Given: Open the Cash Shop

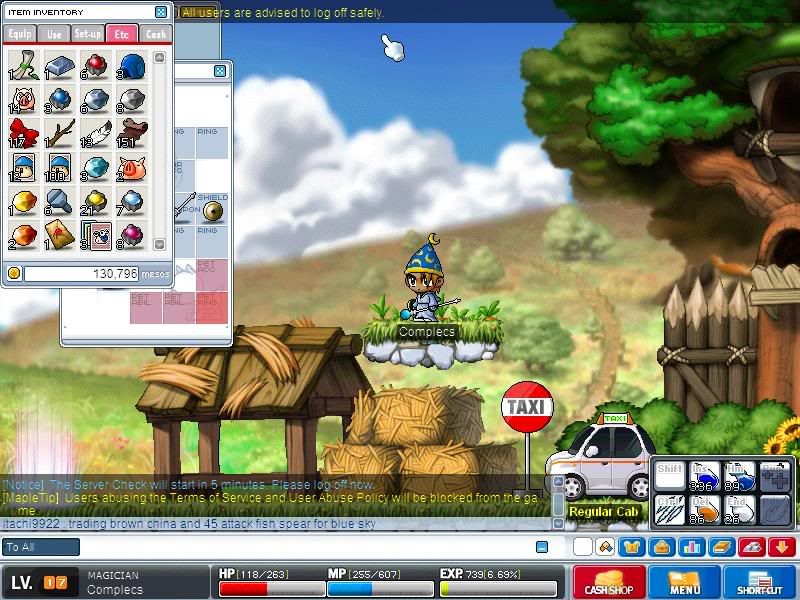Looking at the screenshot, I should (x=608, y=582).
